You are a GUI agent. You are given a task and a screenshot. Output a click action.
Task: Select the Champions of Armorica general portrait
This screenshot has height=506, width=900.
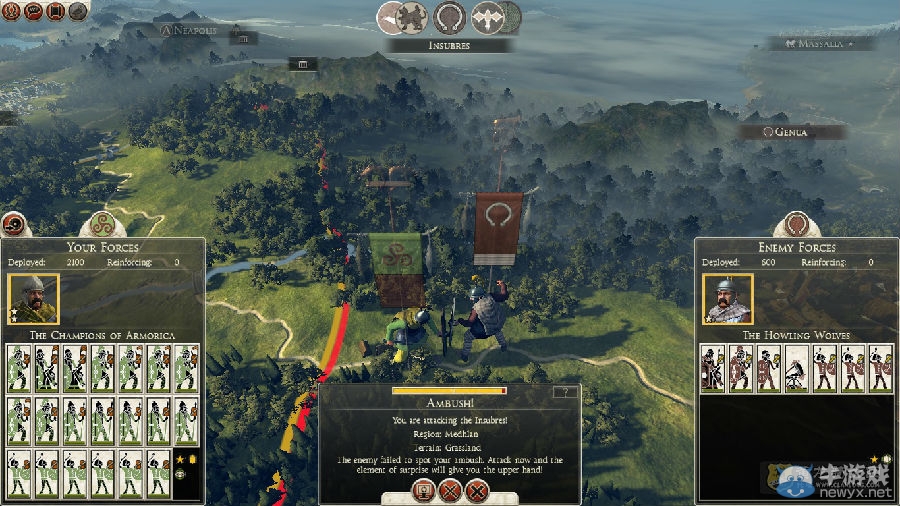[33, 299]
